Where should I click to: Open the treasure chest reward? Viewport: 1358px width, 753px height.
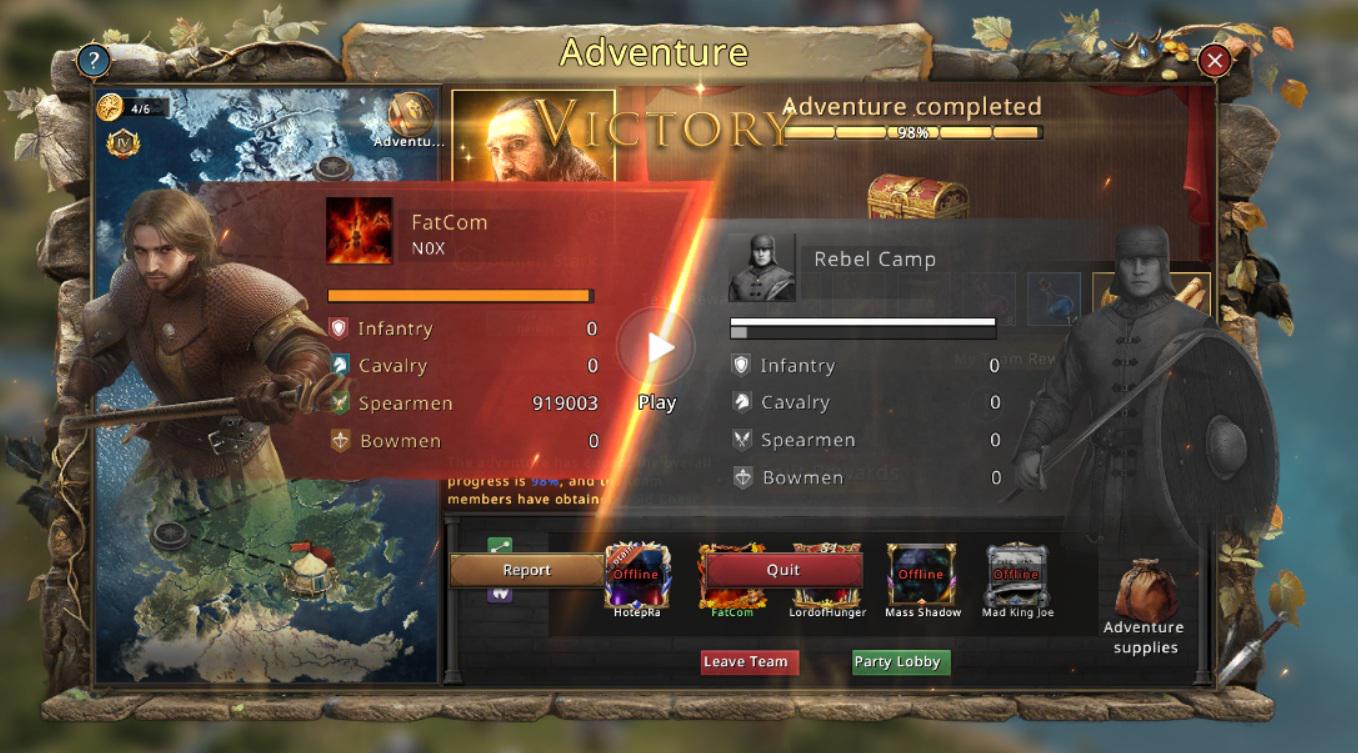pyautogui.click(x=916, y=197)
